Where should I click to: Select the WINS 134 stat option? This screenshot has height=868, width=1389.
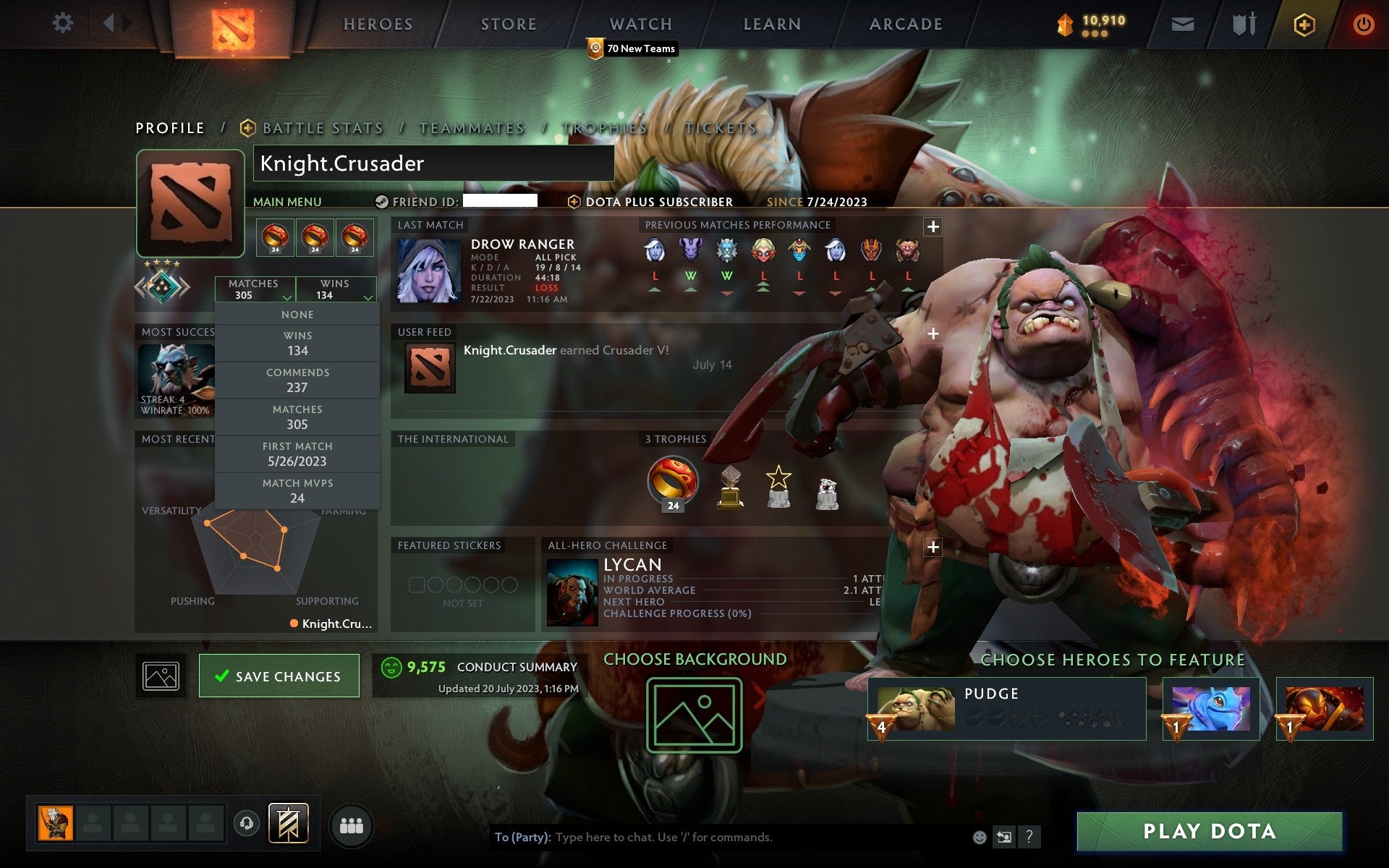pyautogui.click(x=297, y=342)
